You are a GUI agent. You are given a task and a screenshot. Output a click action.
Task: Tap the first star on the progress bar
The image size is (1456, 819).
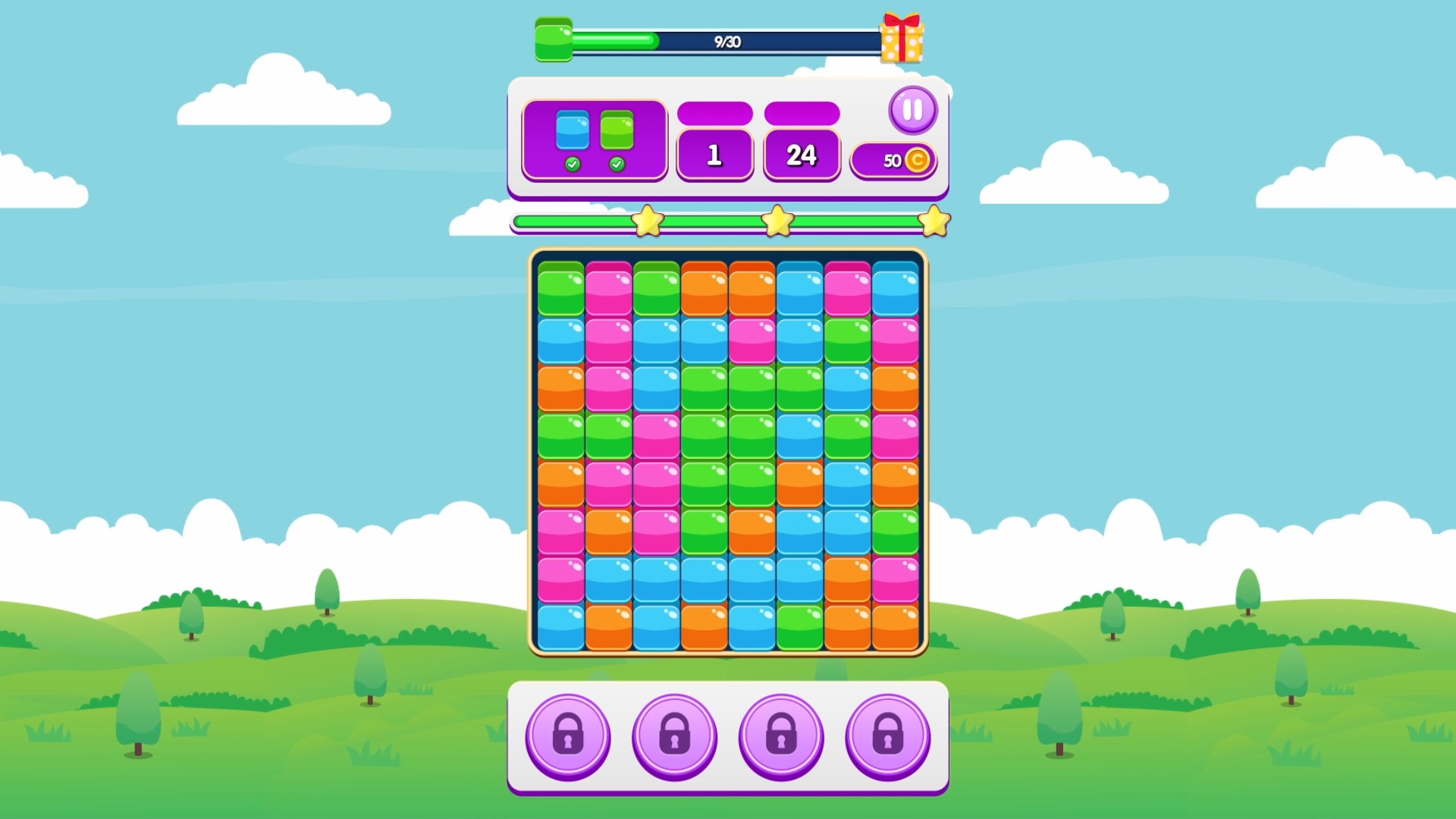click(648, 220)
